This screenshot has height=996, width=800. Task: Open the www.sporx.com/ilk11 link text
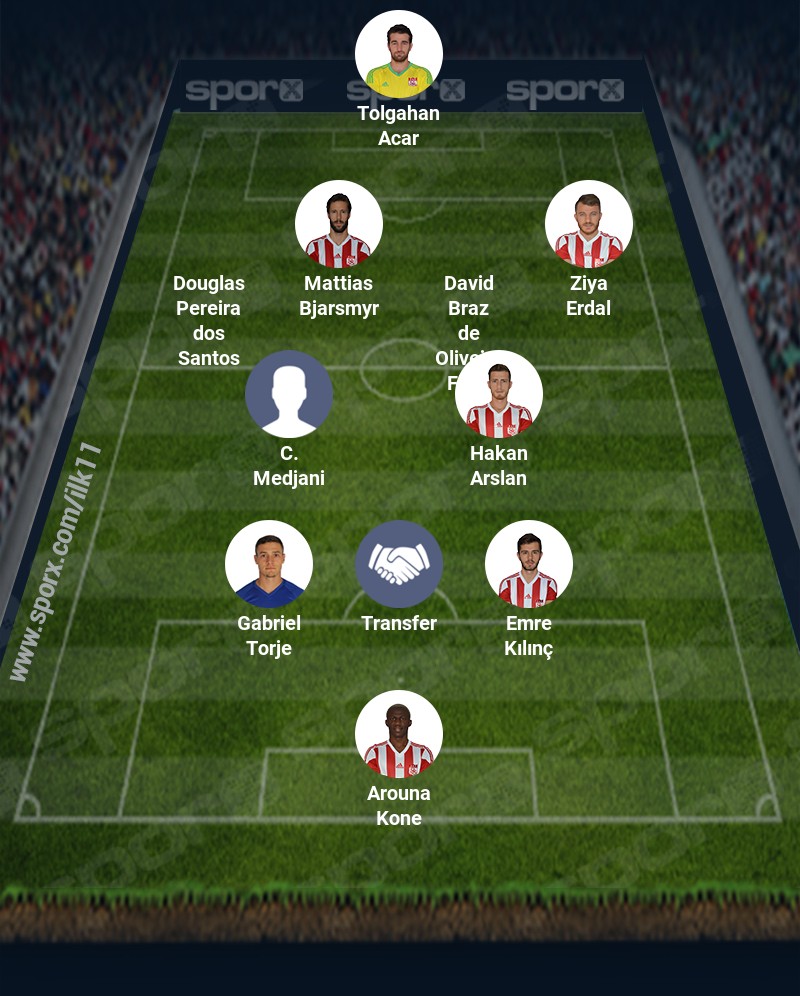coord(57,562)
